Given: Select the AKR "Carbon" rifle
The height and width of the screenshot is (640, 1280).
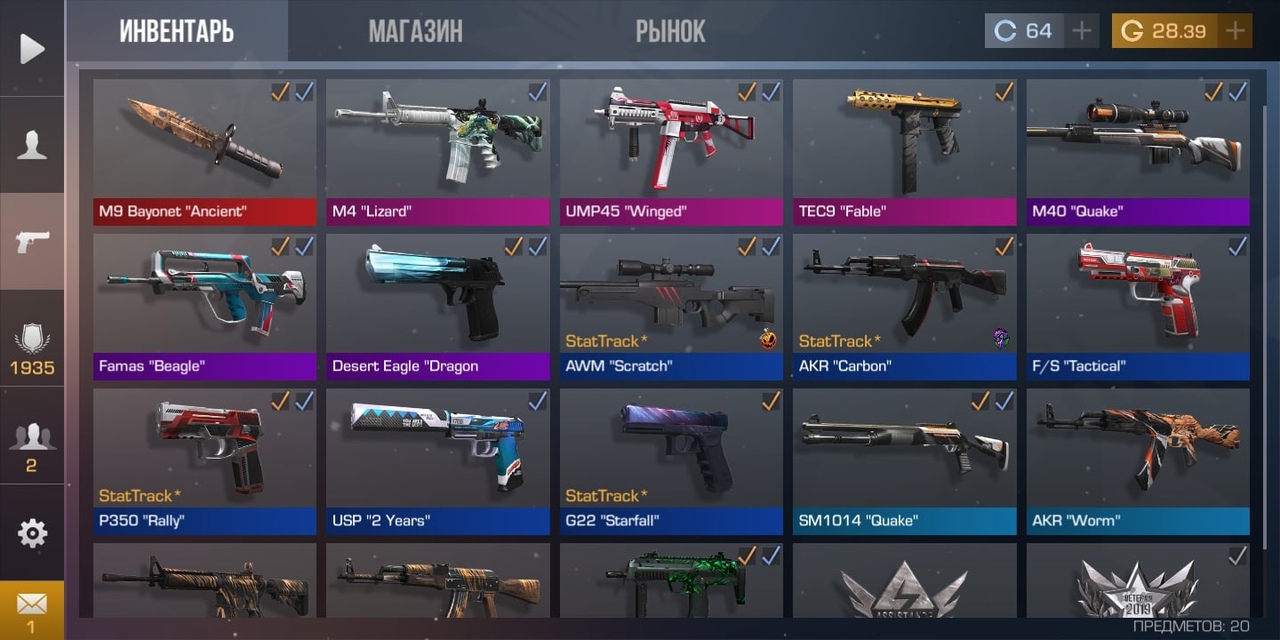Looking at the screenshot, I should click(x=904, y=305).
